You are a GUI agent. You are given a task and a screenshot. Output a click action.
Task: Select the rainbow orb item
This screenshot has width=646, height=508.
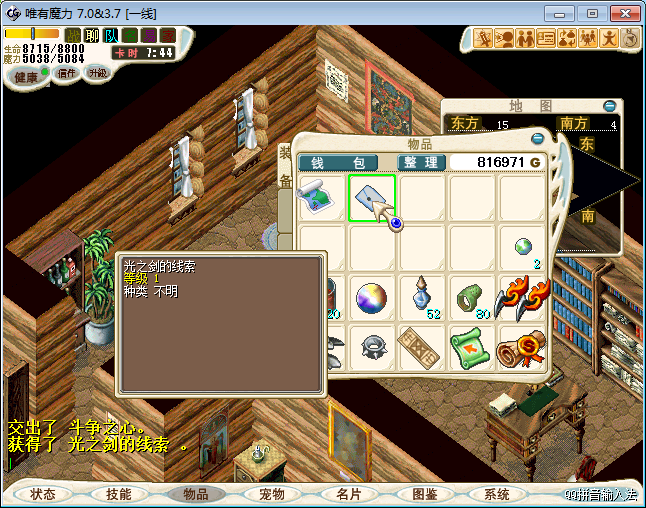372,297
